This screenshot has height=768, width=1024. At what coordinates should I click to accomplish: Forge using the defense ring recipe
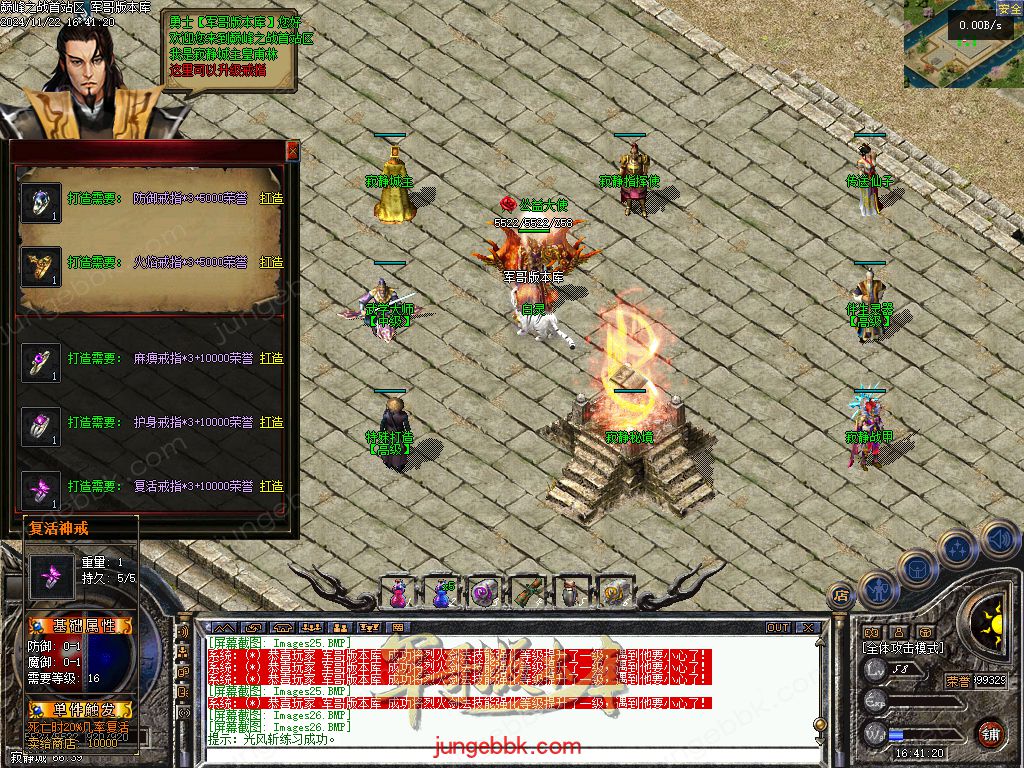[x=271, y=198]
